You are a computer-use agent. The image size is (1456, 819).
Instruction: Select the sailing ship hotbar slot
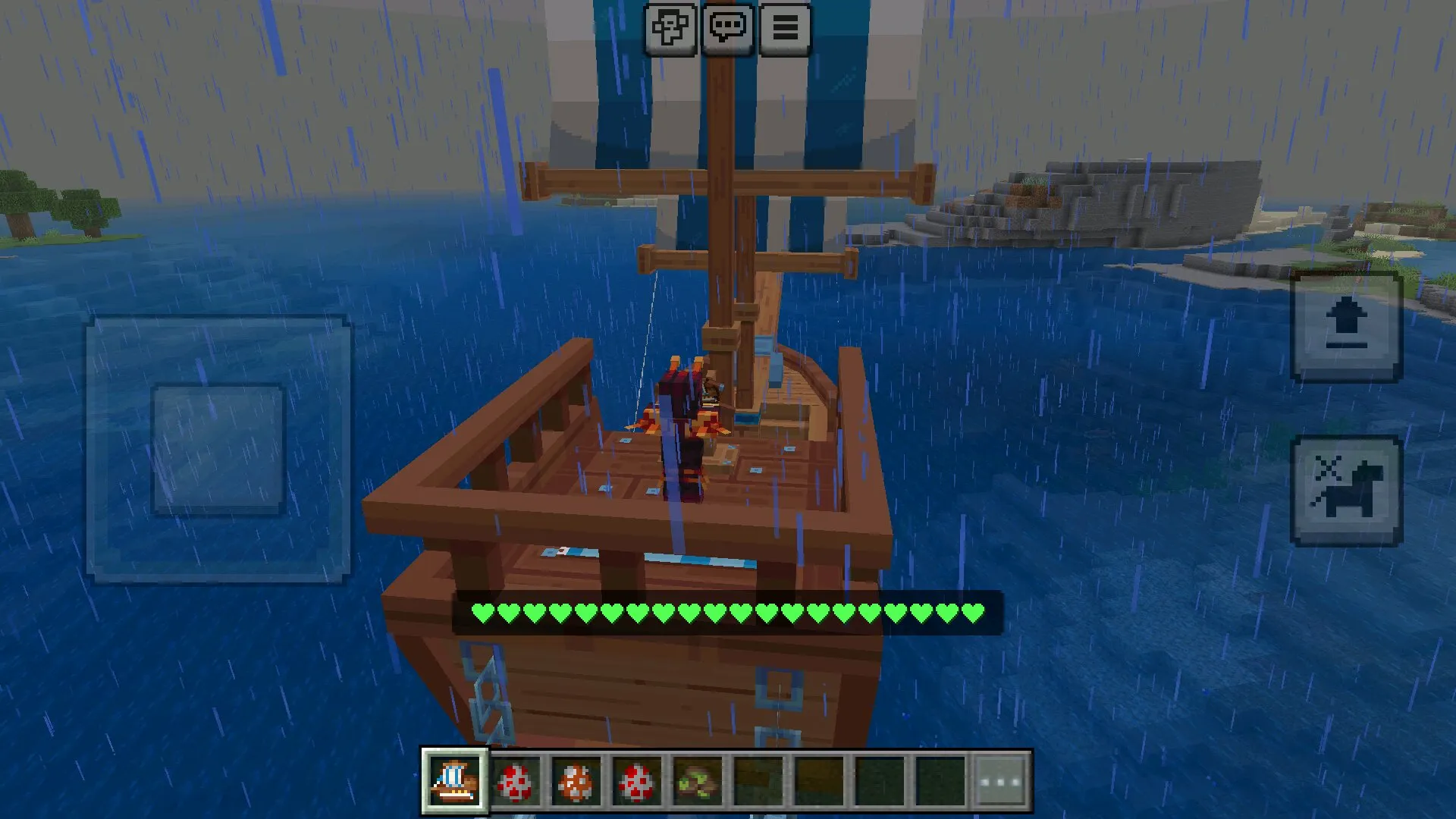[455, 782]
